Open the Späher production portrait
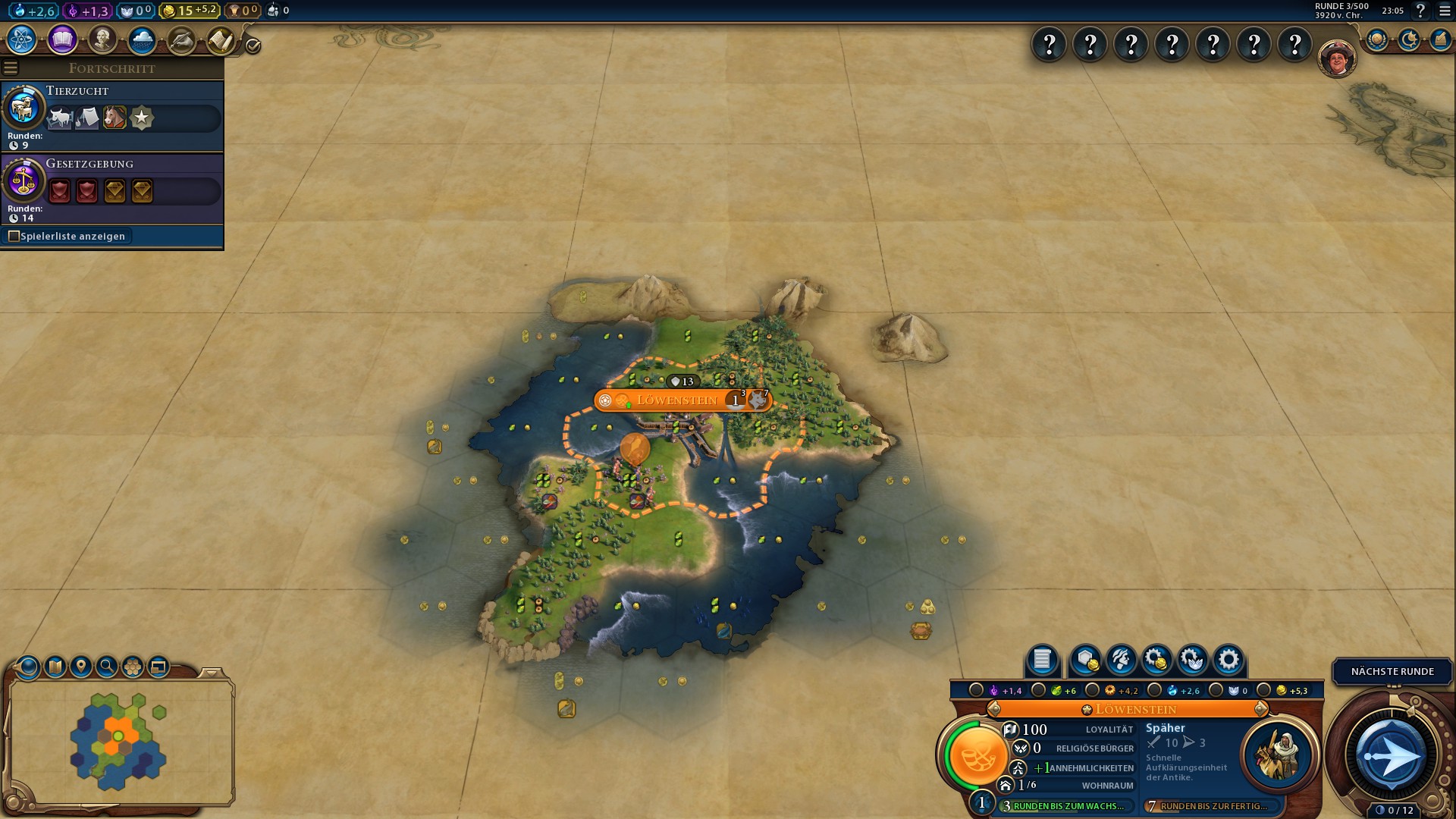The image size is (1456, 819). (1279, 755)
